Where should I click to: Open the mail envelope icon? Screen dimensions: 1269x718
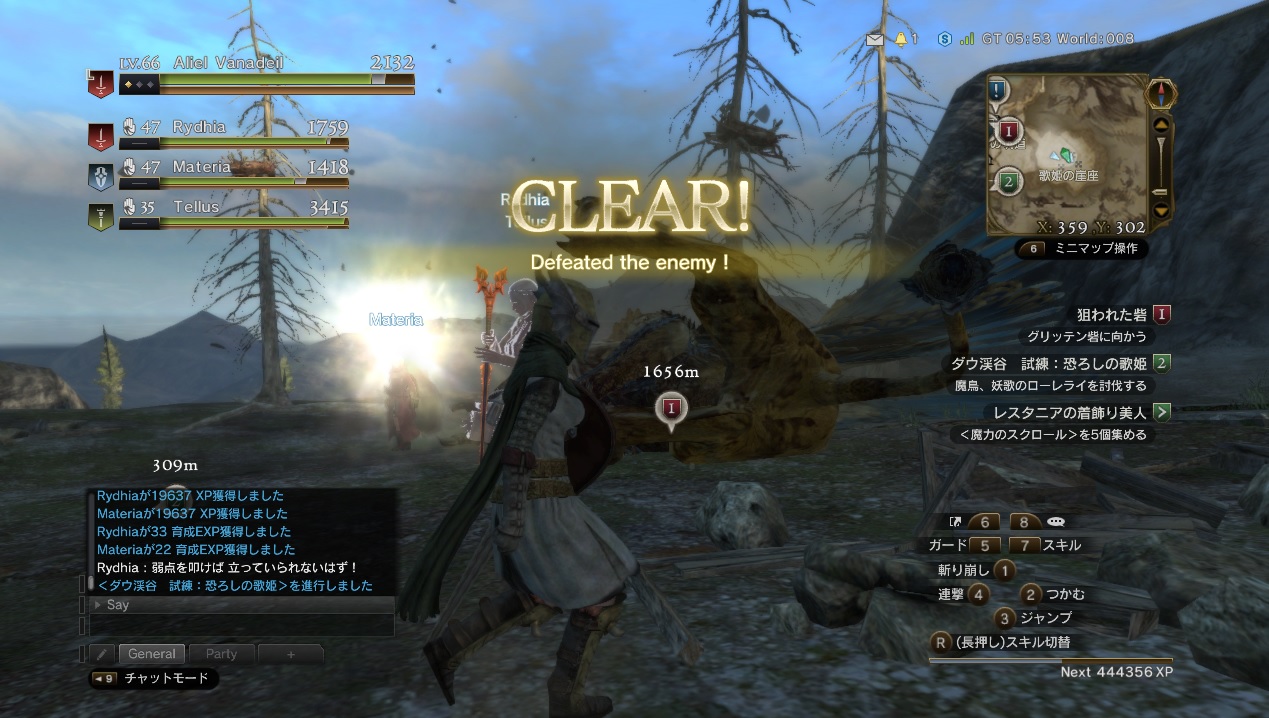point(876,39)
